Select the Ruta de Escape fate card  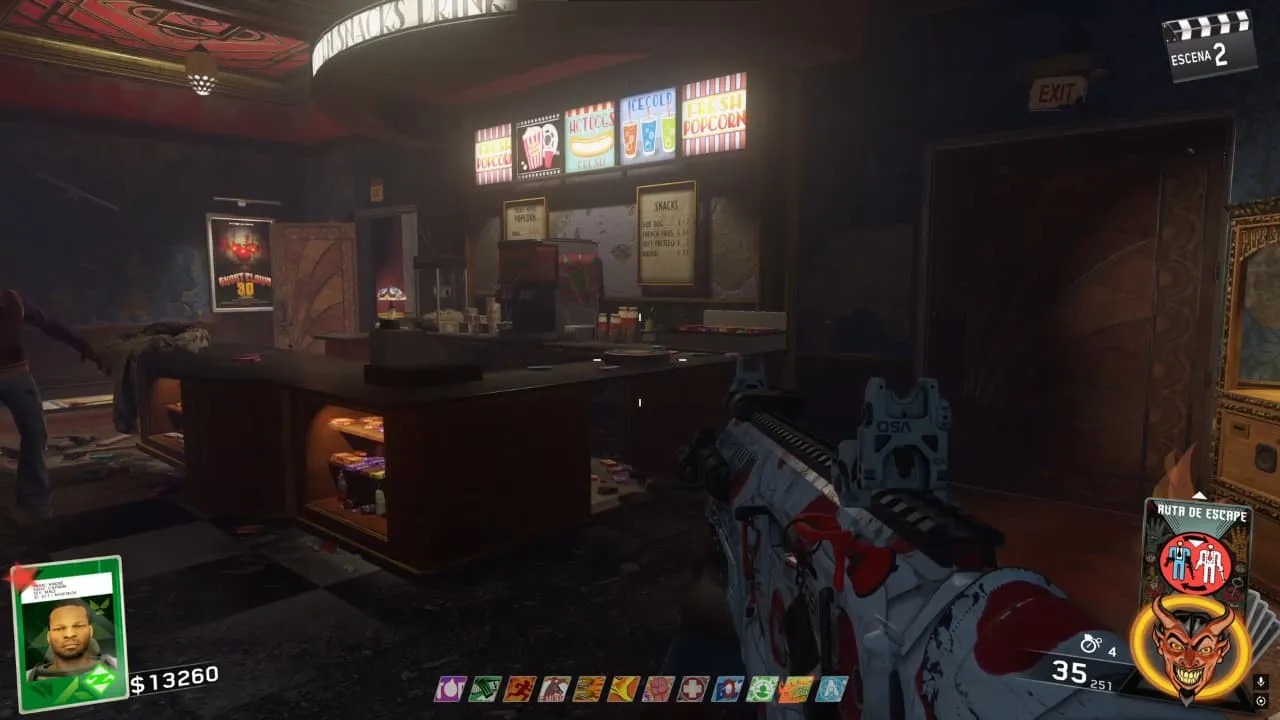1195,548
